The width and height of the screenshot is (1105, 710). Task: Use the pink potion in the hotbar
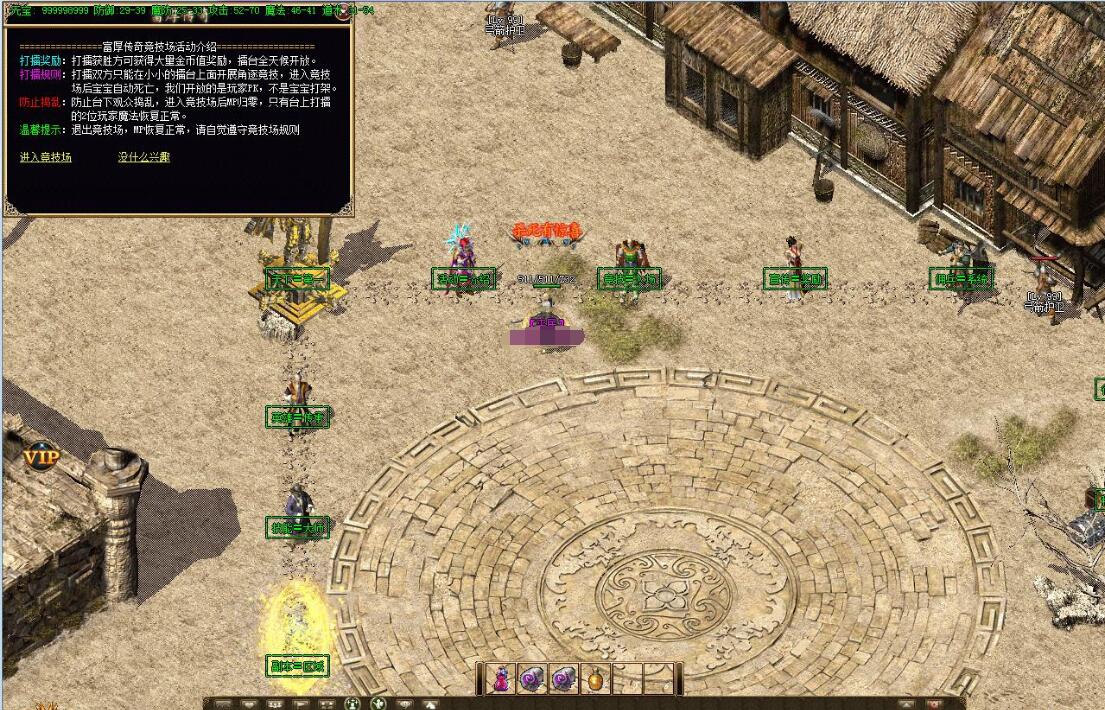pyautogui.click(x=500, y=678)
